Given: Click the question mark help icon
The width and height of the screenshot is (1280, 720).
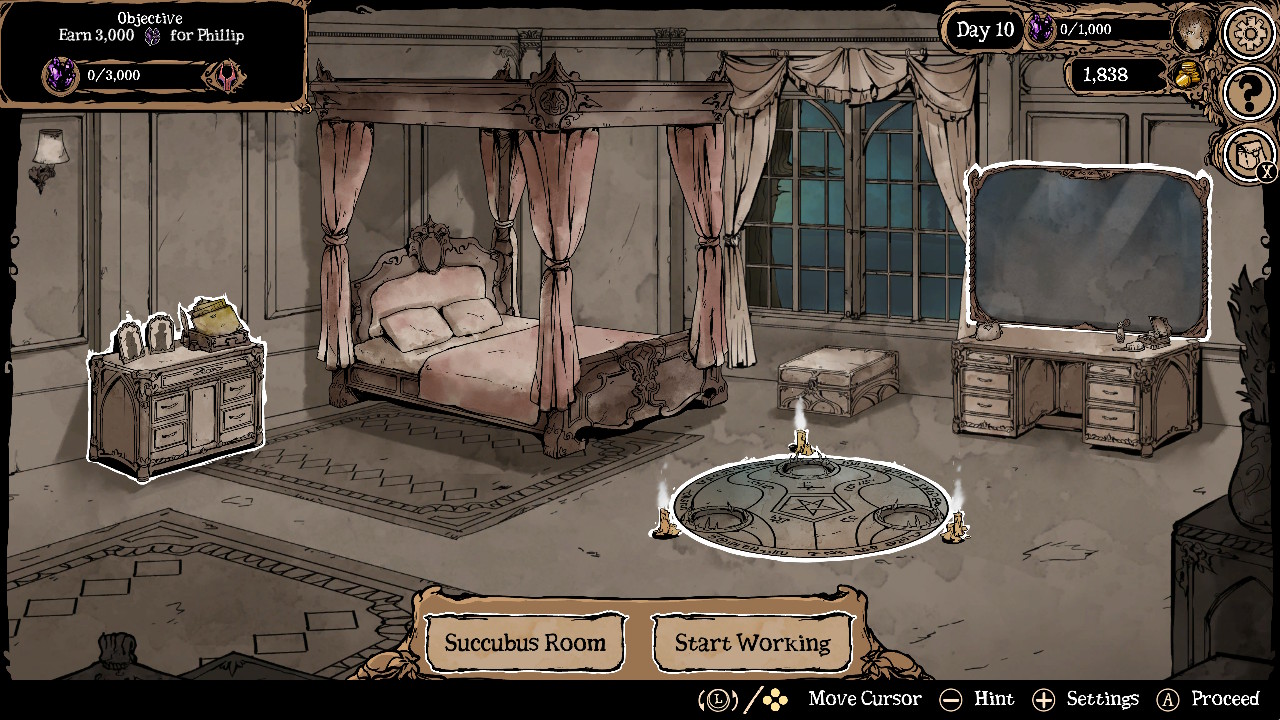Looking at the screenshot, I should (1248, 95).
